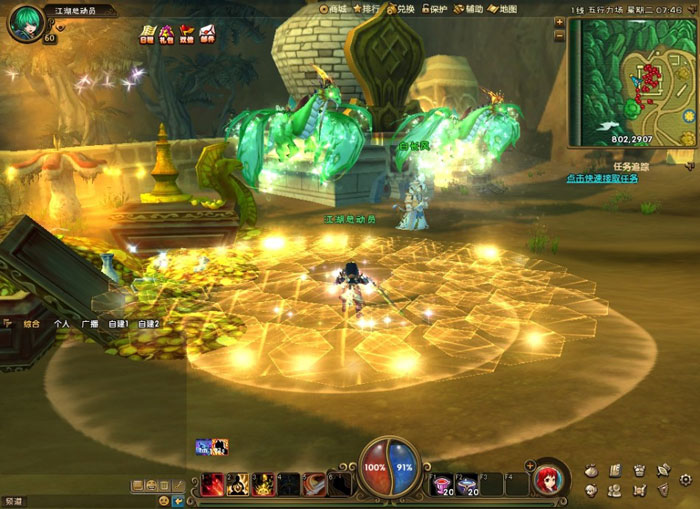The height and width of the screenshot is (509, 700).
Task: Use the red potion in slot F1
Action: click(x=441, y=485)
